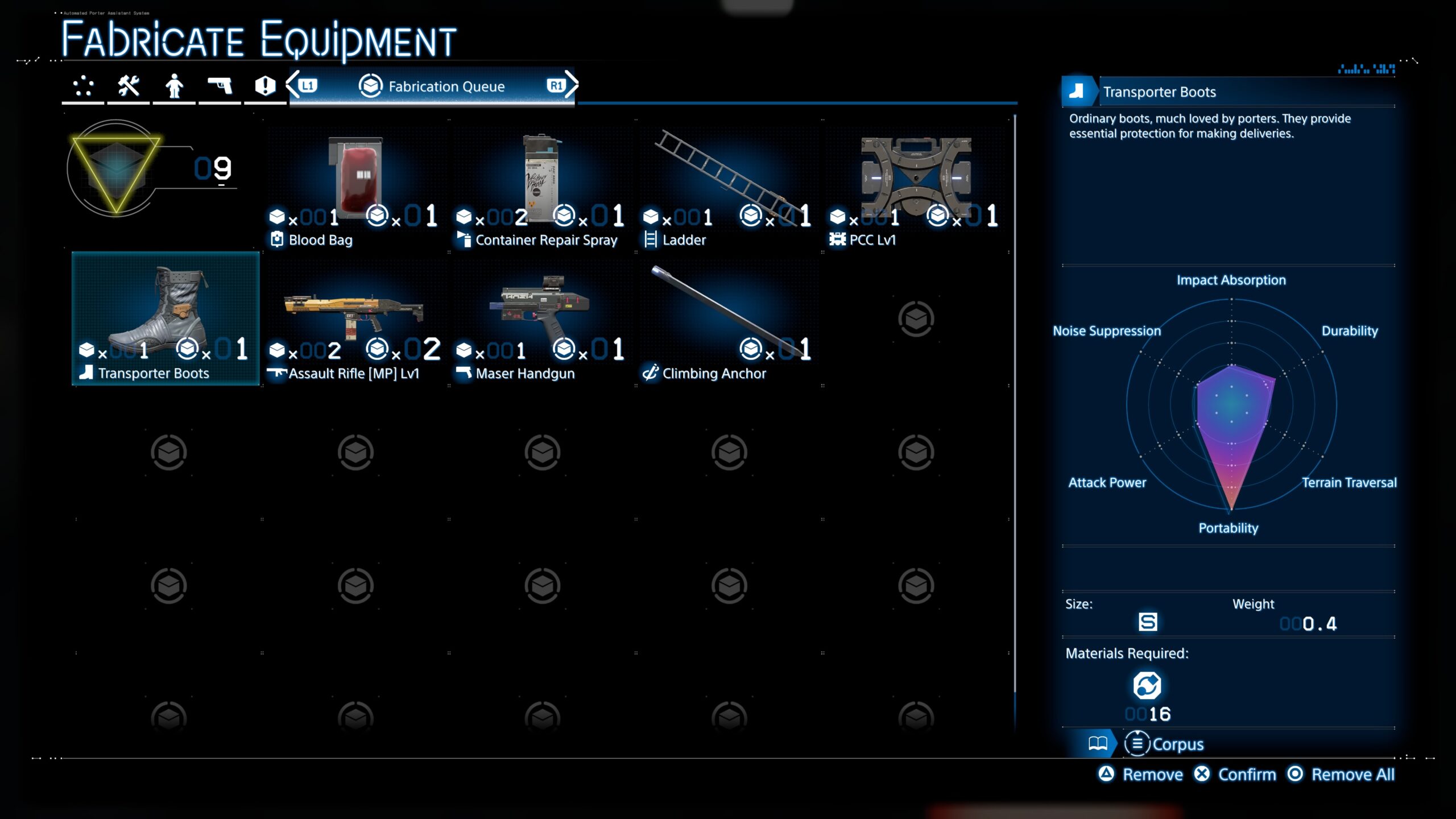Open the Corpus entry

pyautogui.click(x=1165, y=744)
